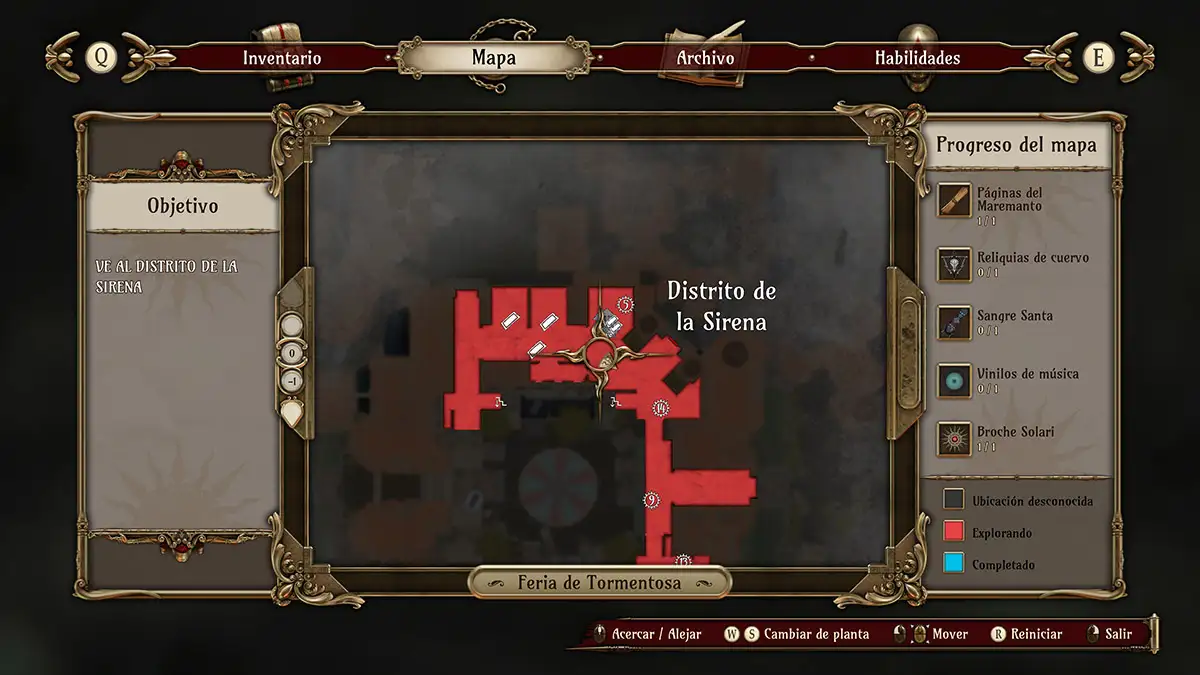Click map marker number 5

coord(626,304)
